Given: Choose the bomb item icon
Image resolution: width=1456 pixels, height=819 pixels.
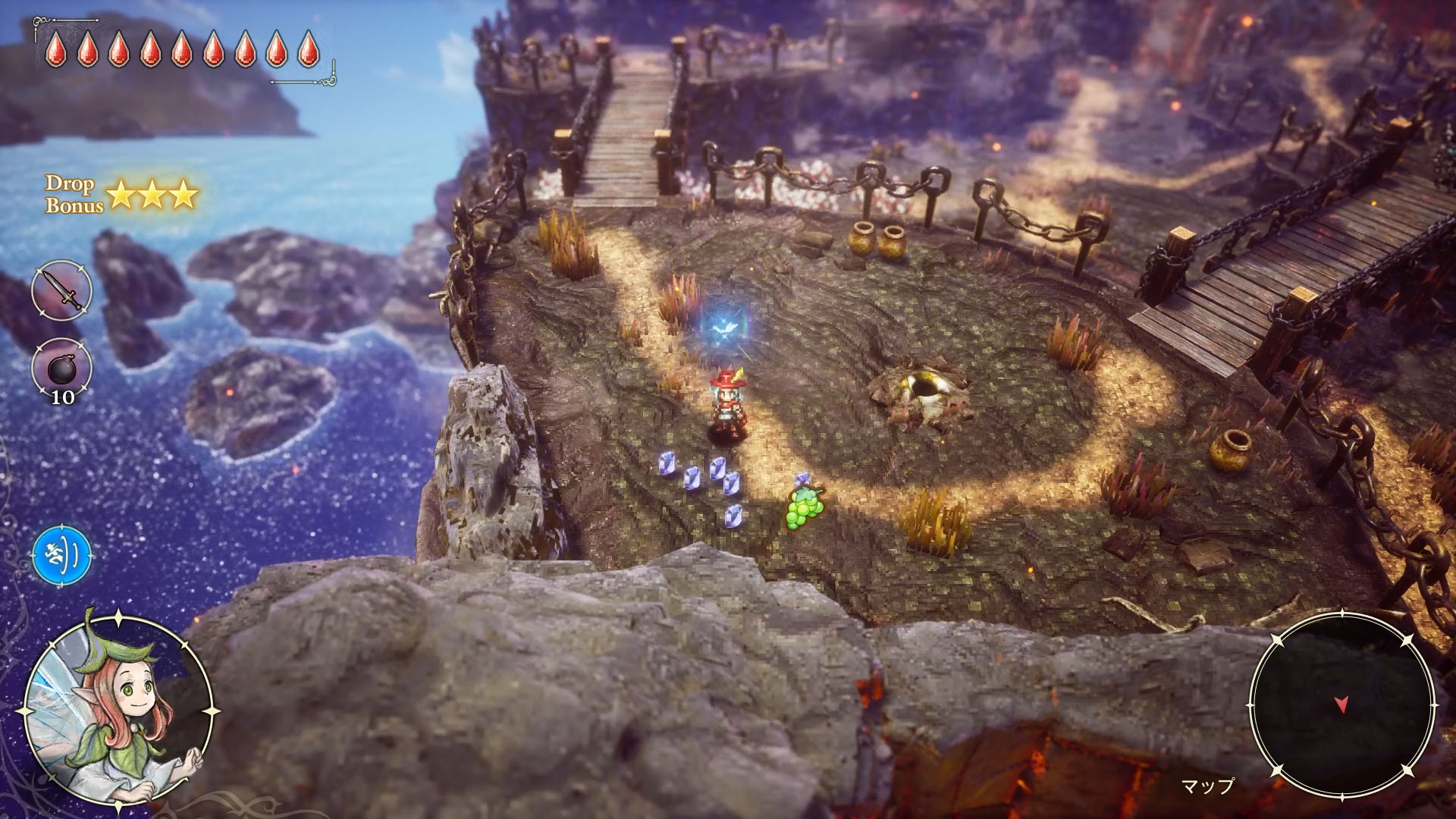Looking at the screenshot, I should [61, 367].
